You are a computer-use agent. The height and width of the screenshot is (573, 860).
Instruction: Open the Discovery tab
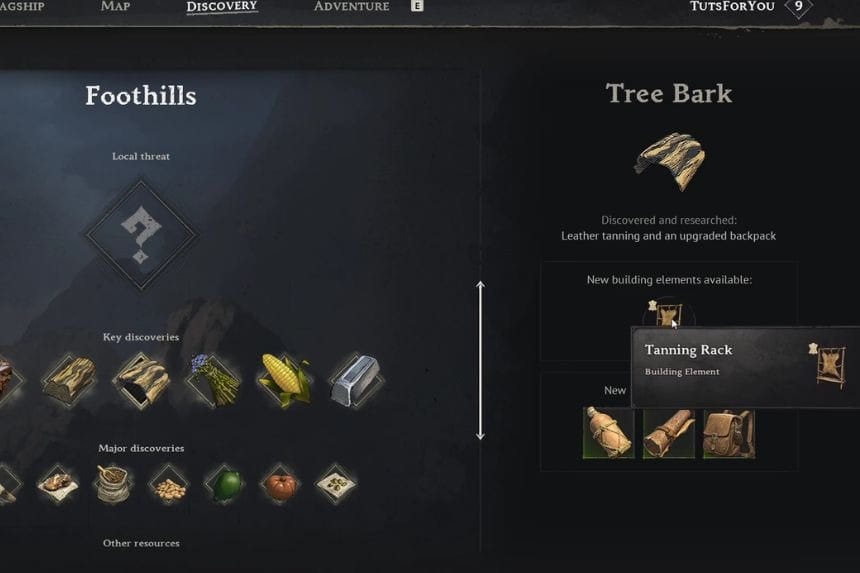[221, 7]
